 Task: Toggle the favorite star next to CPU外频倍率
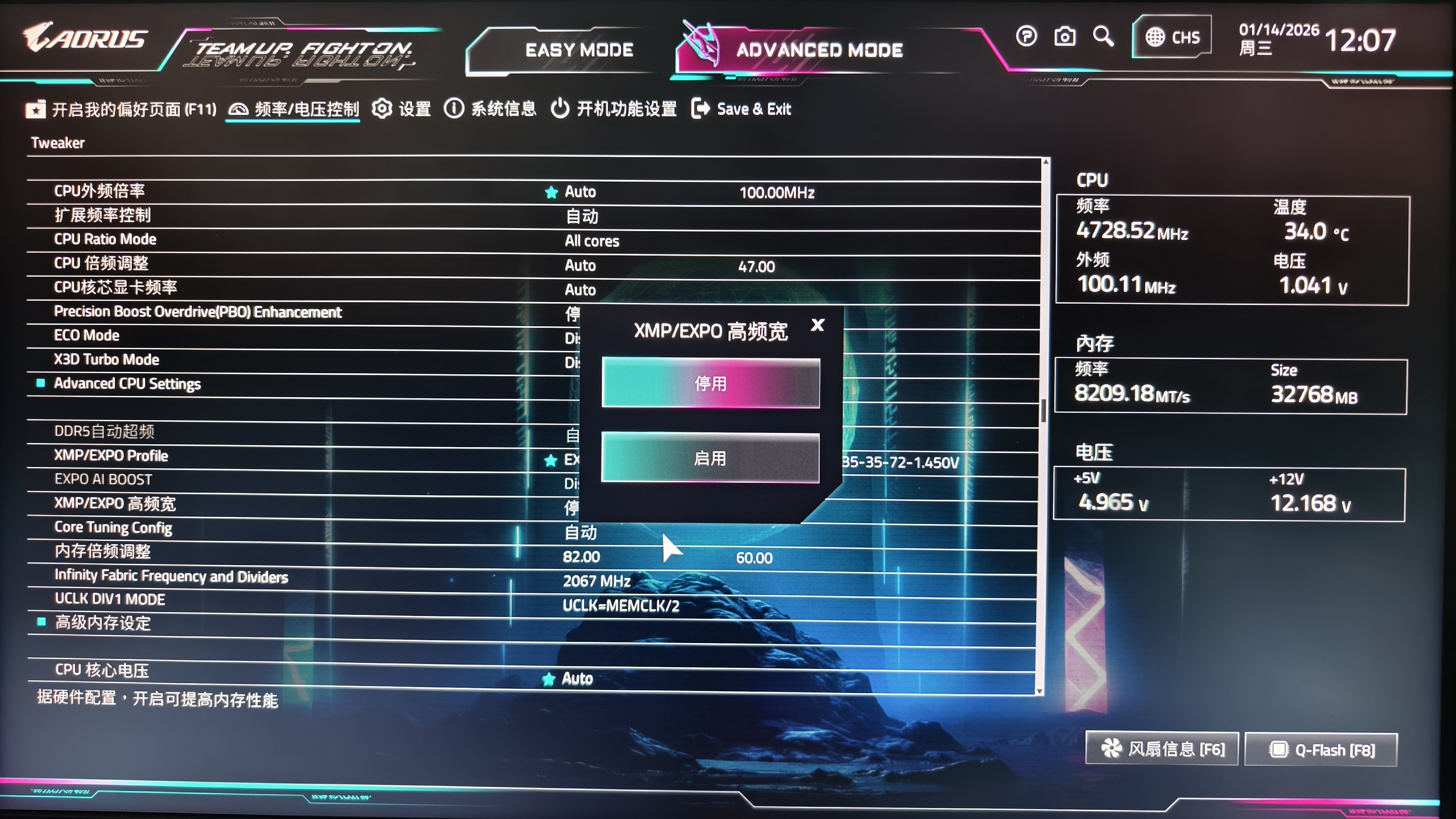click(x=551, y=192)
